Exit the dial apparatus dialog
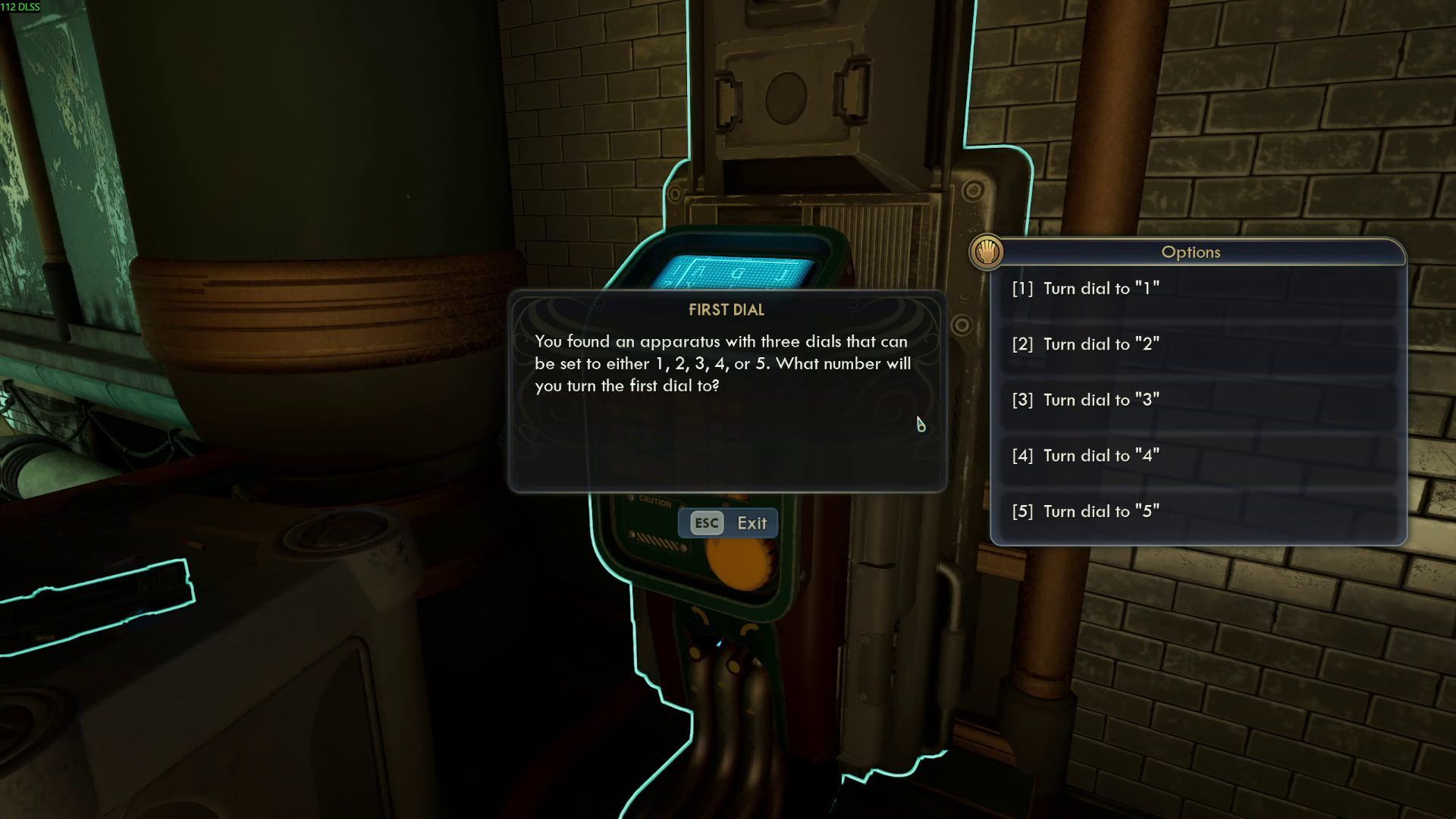1456x819 pixels. [x=728, y=523]
